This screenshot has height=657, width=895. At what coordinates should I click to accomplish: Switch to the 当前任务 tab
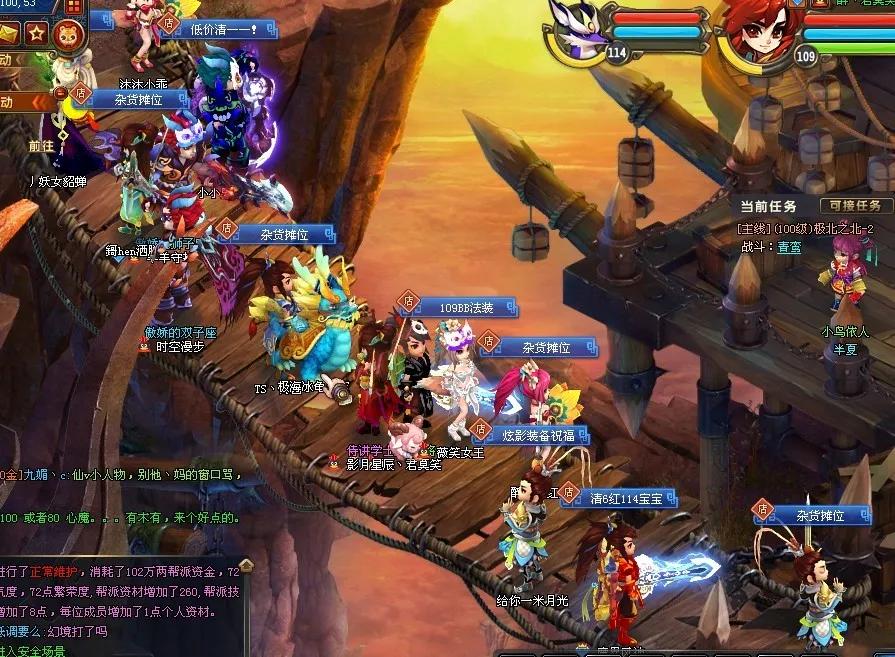pyautogui.click(x=769, y=206)
